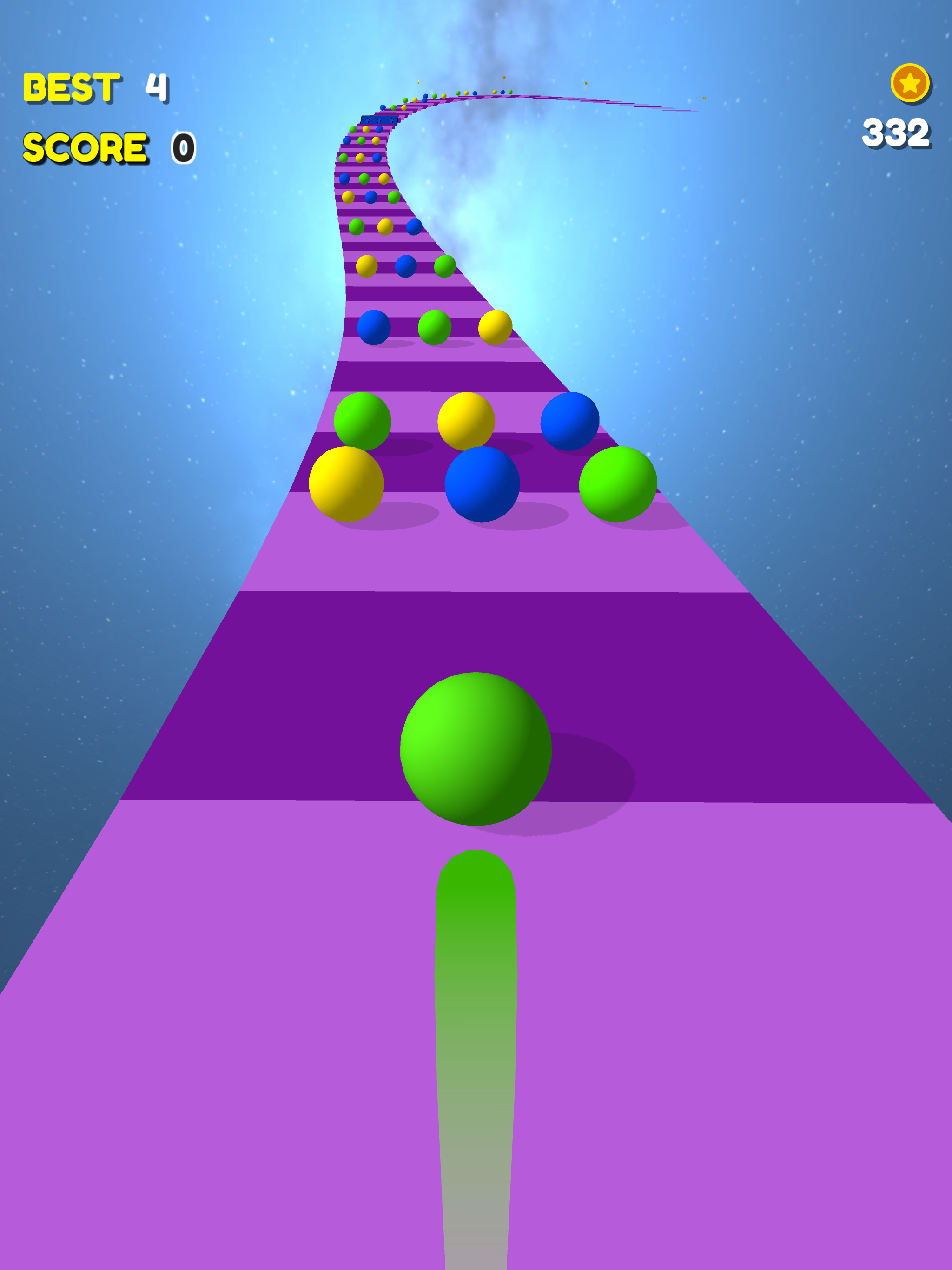Tap the score value 0
The width and height of the screenshot is (952, 1270).
[184, 148]
